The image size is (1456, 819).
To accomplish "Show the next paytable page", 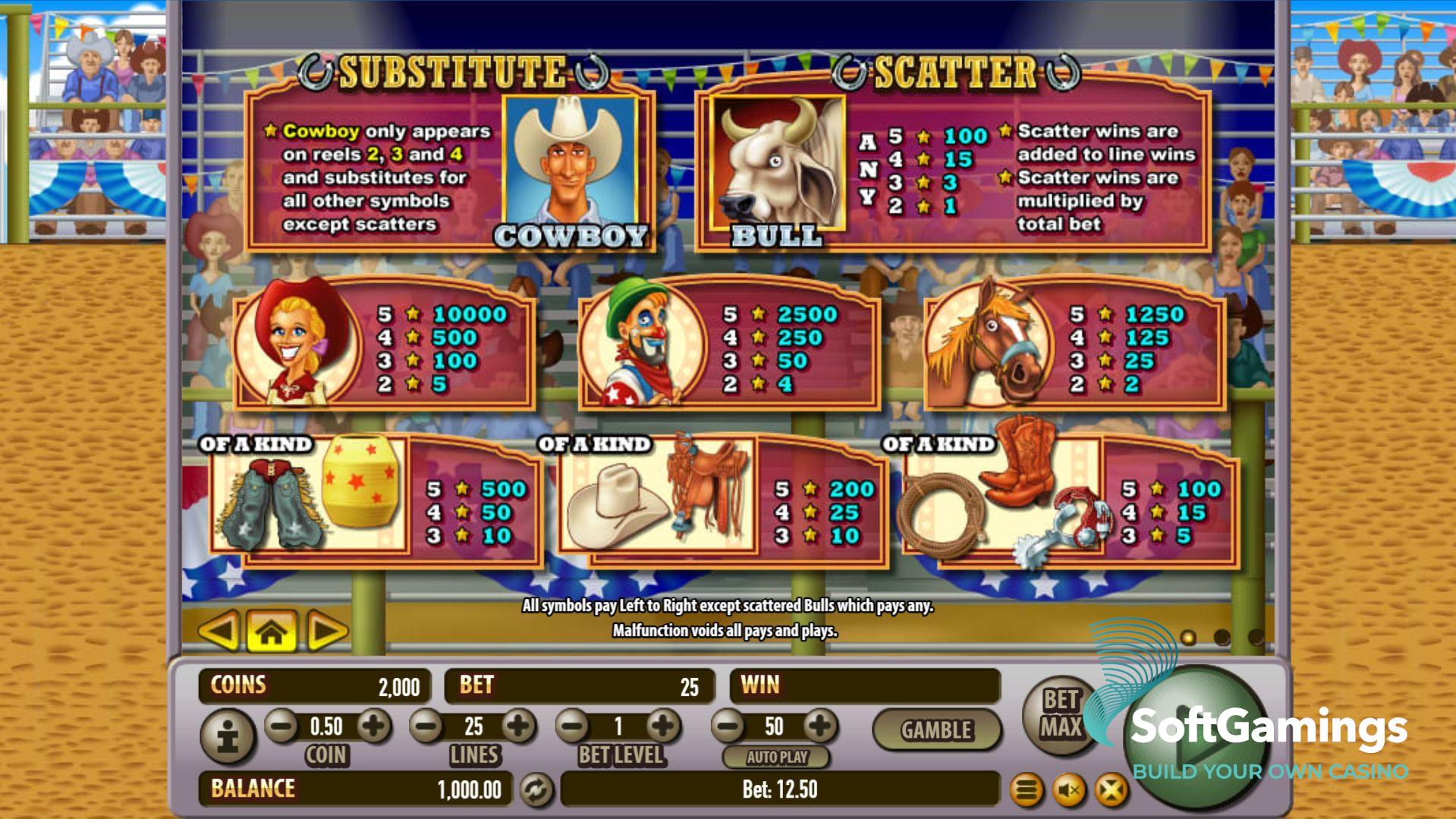I will [326, 631].
